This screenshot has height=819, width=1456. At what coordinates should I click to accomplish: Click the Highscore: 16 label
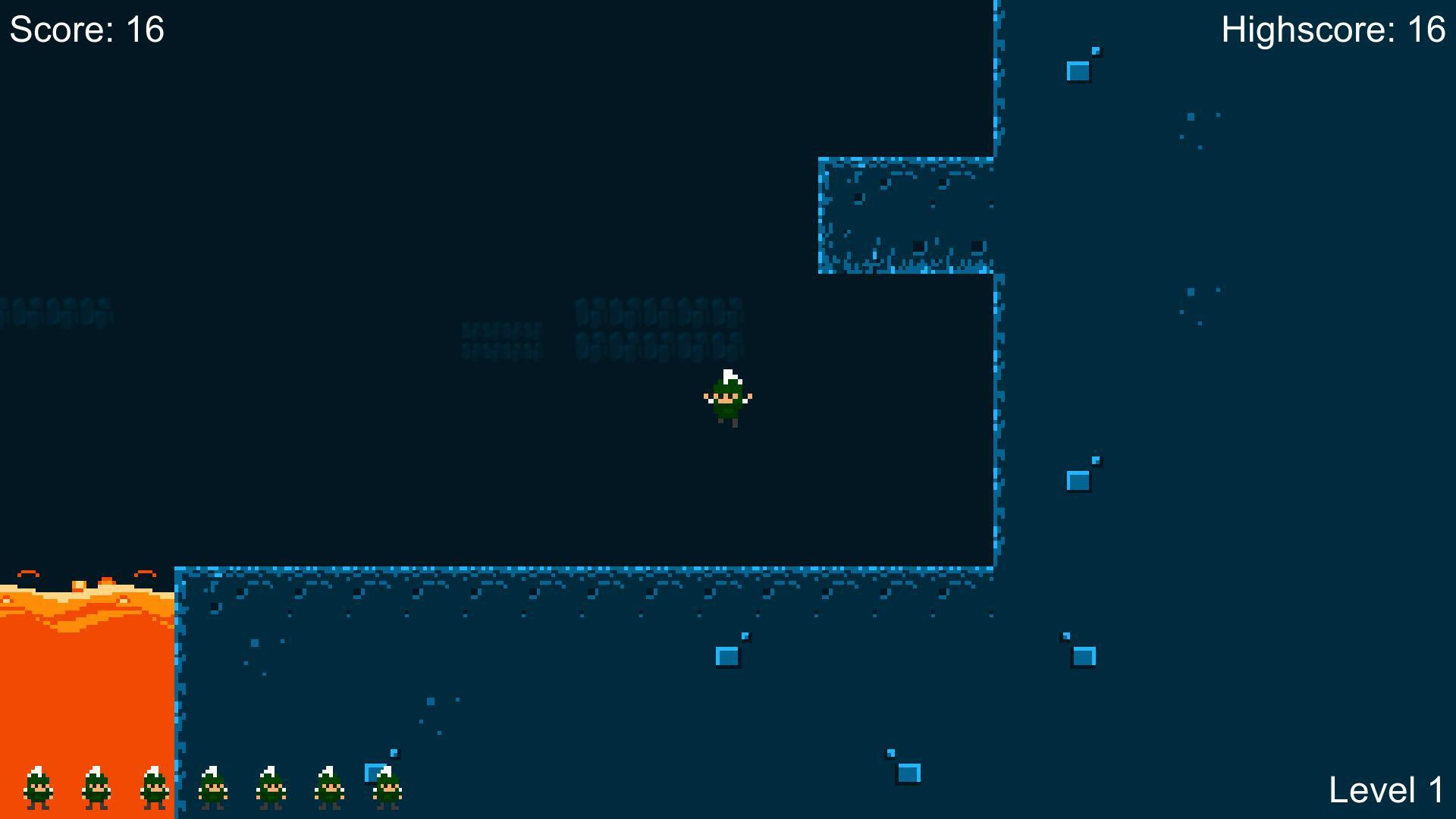(x=1335, y=32)
